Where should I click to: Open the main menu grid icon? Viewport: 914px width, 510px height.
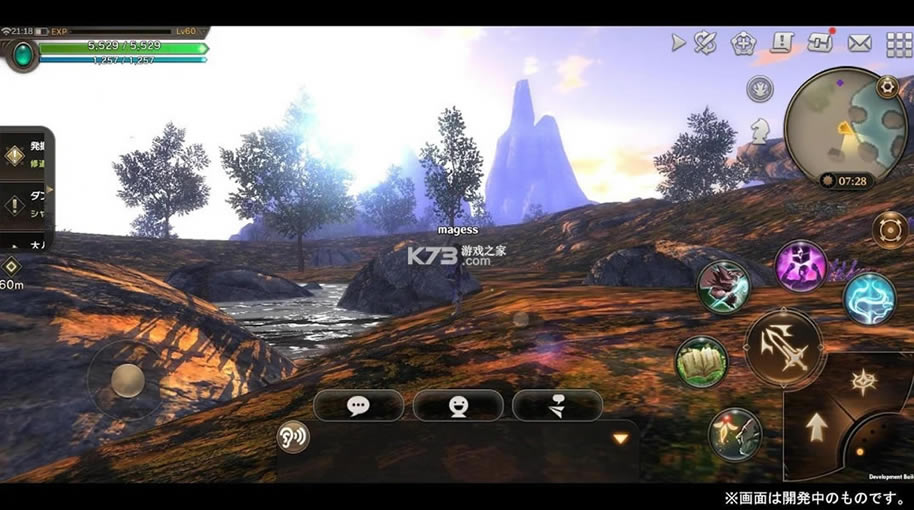click(899, 44)
